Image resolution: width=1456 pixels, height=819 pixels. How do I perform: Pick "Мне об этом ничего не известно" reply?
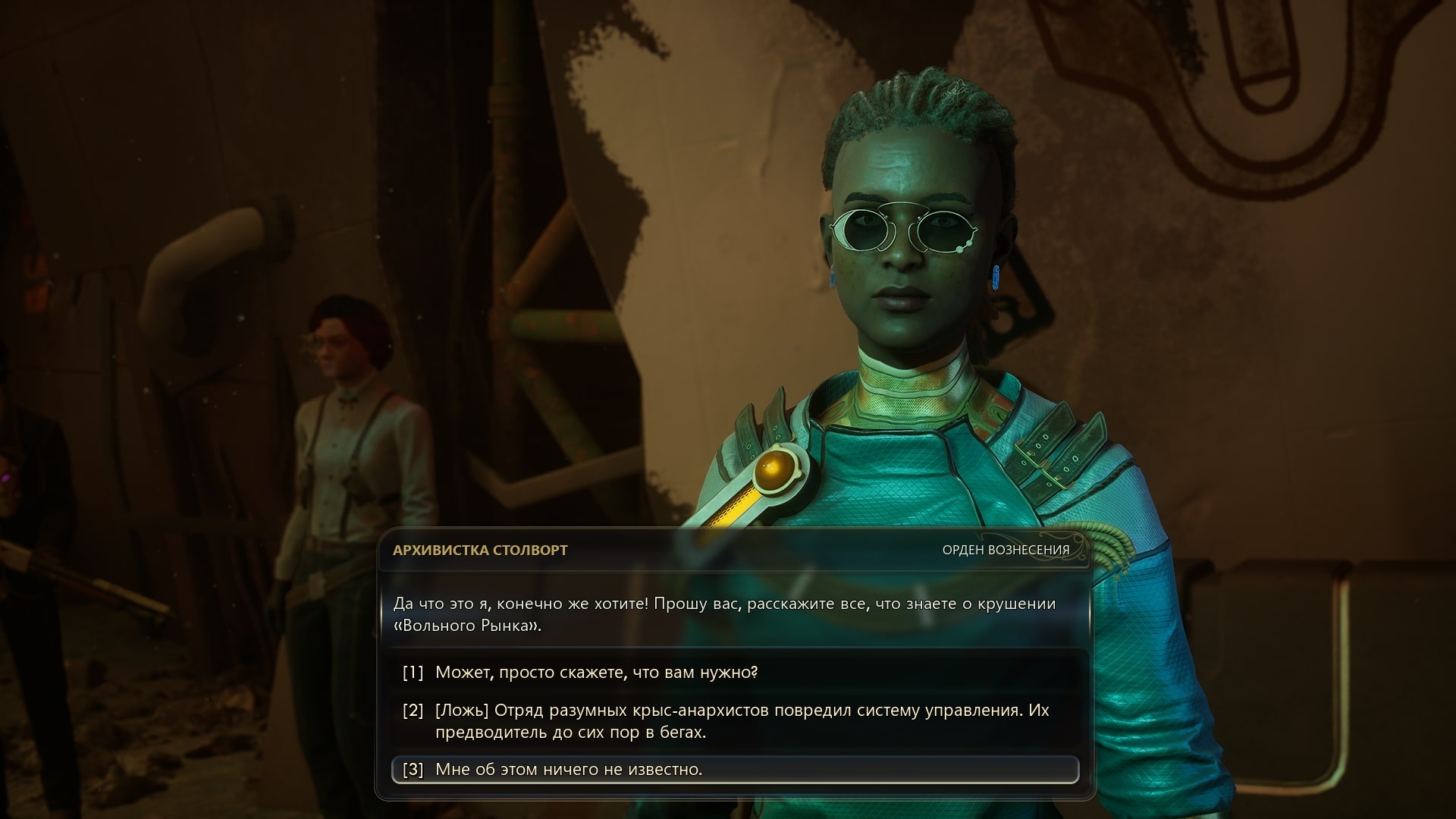click(x=569, y=770)
